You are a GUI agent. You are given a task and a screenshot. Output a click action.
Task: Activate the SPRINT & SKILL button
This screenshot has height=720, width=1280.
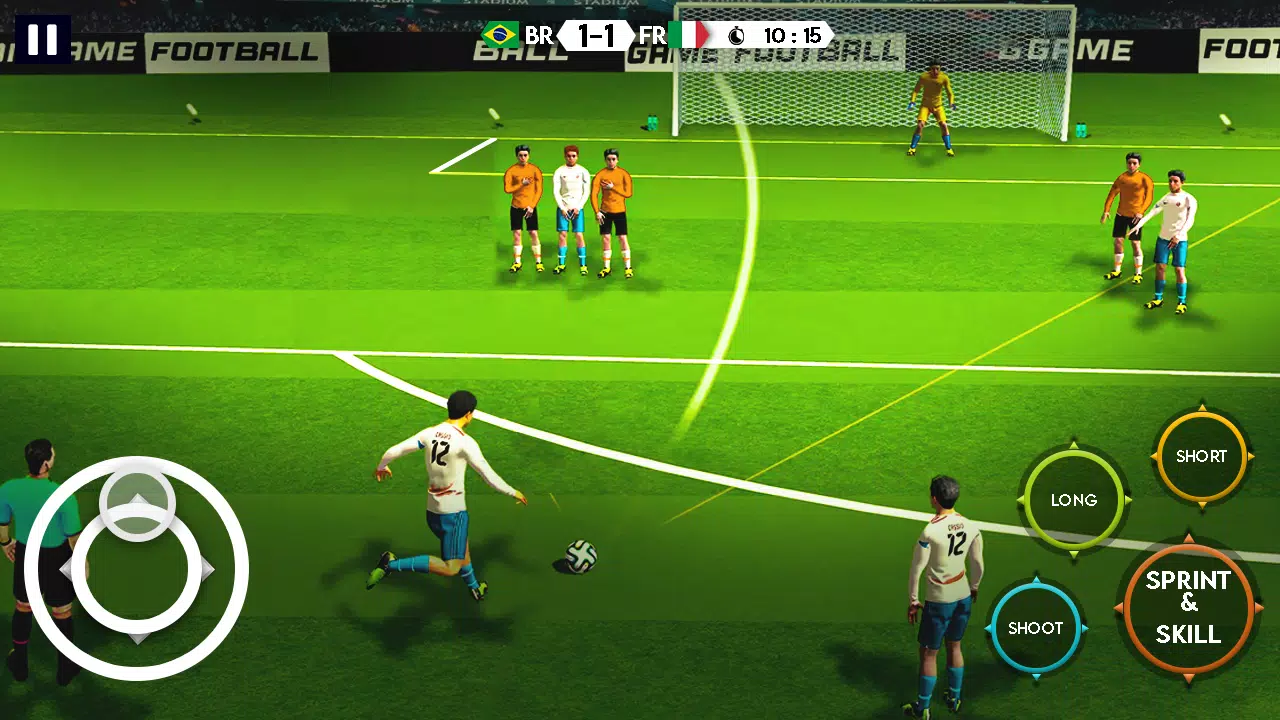(1188, 607)
